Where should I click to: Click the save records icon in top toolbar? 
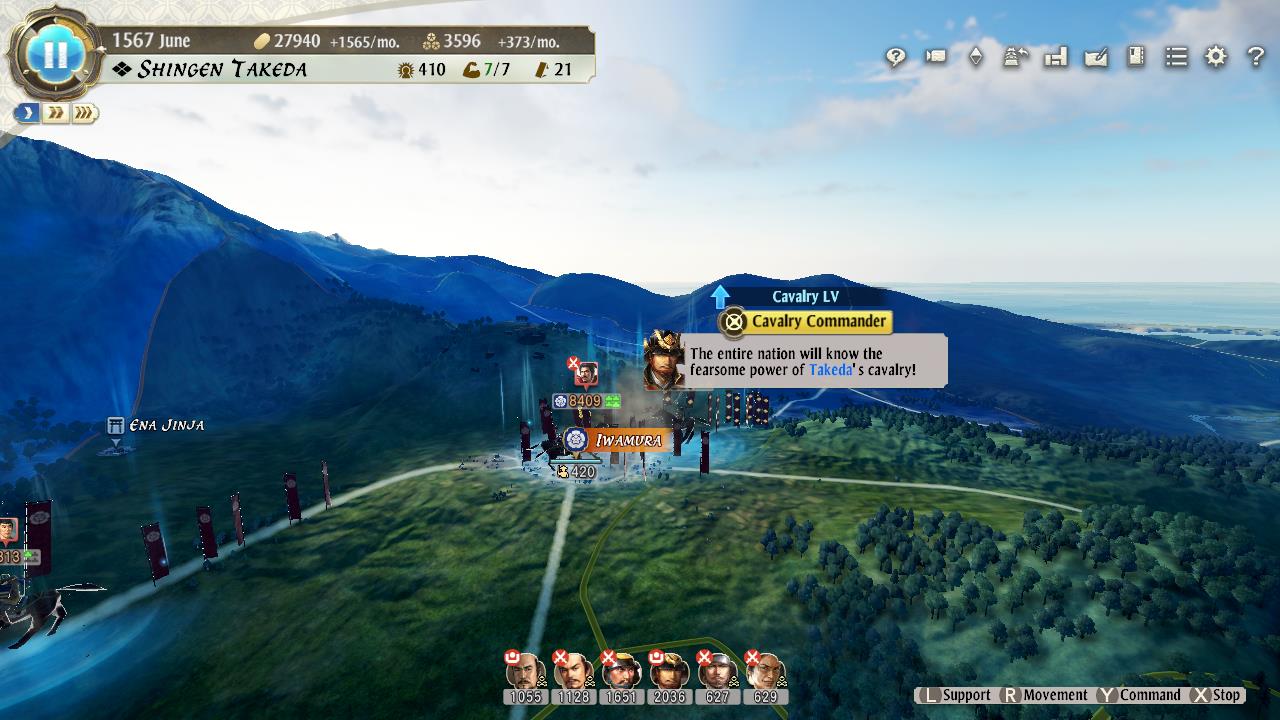coord(1055,57)
